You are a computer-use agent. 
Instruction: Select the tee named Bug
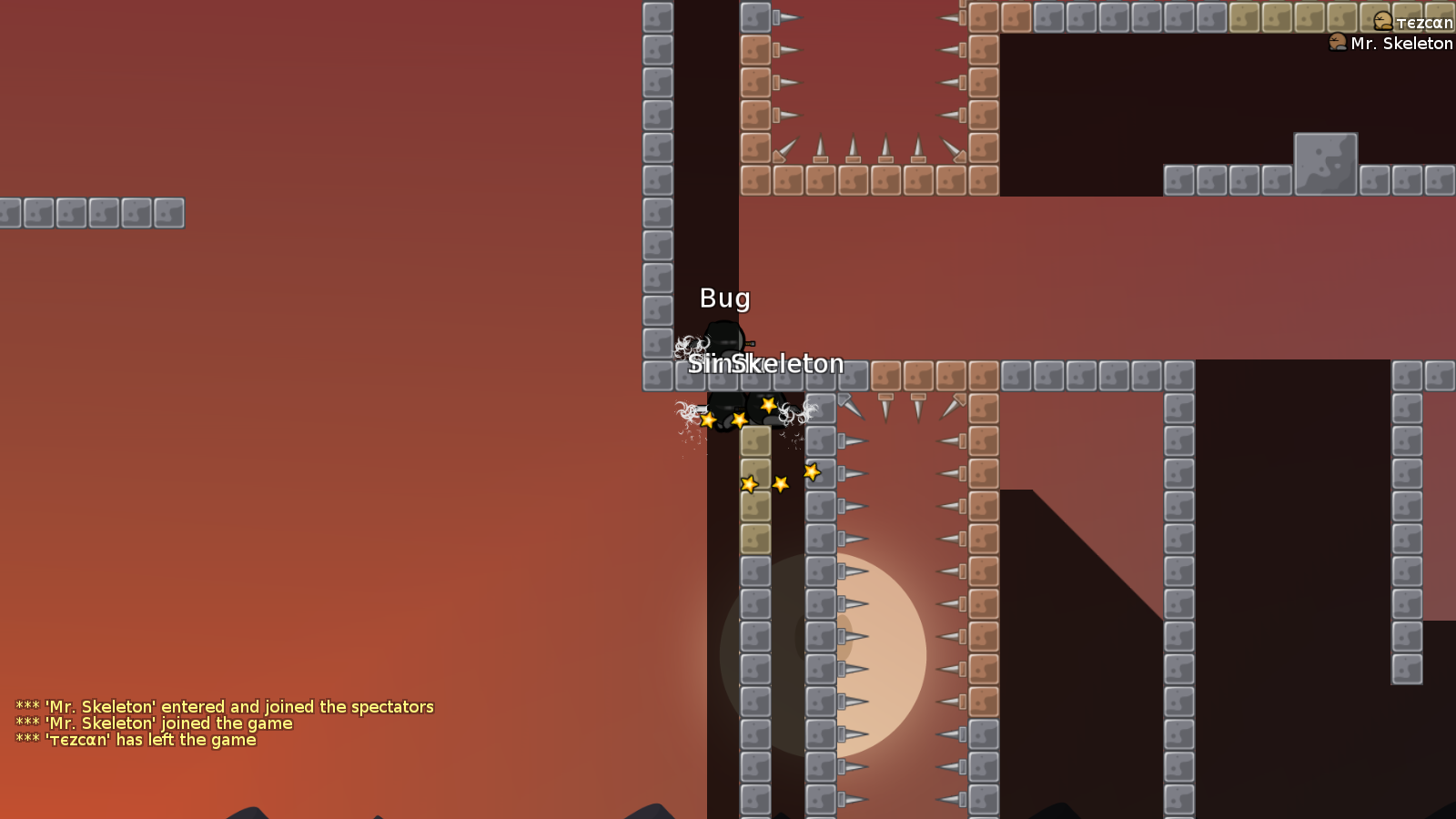725,339
